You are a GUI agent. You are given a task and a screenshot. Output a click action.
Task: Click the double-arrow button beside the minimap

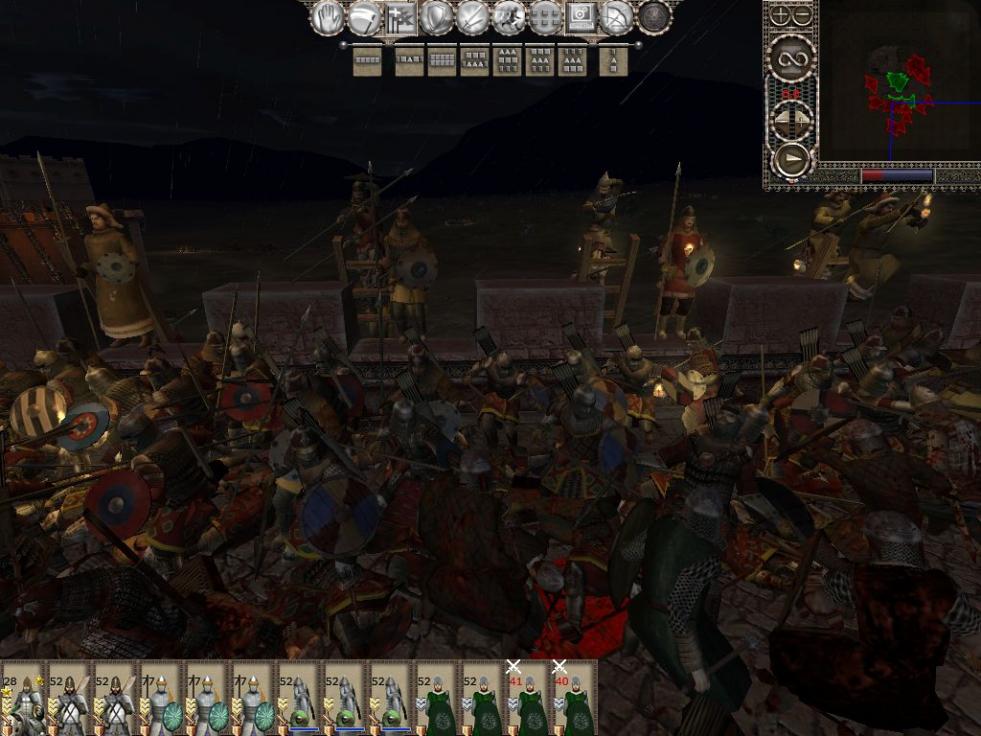point(791,122)
